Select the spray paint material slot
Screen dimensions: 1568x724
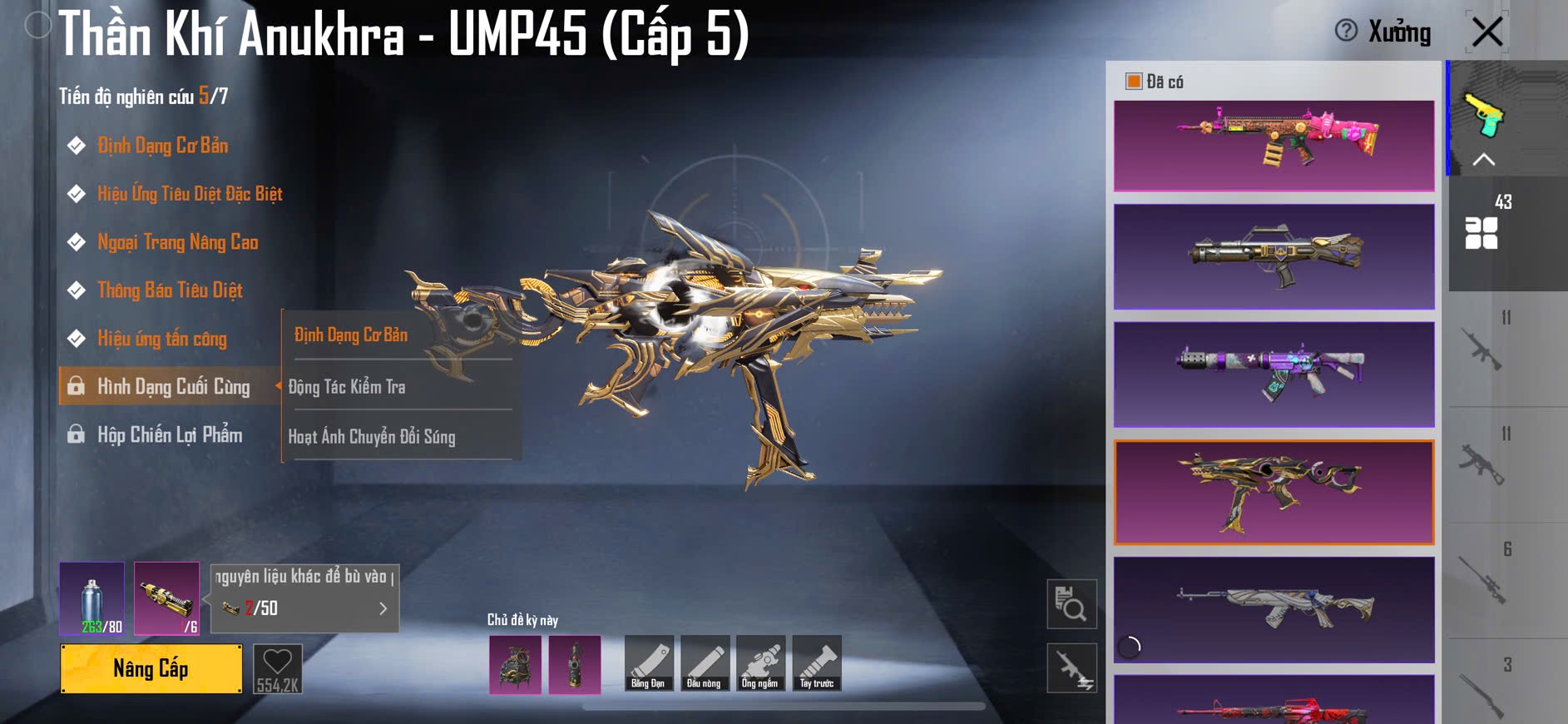pos(92,598)
